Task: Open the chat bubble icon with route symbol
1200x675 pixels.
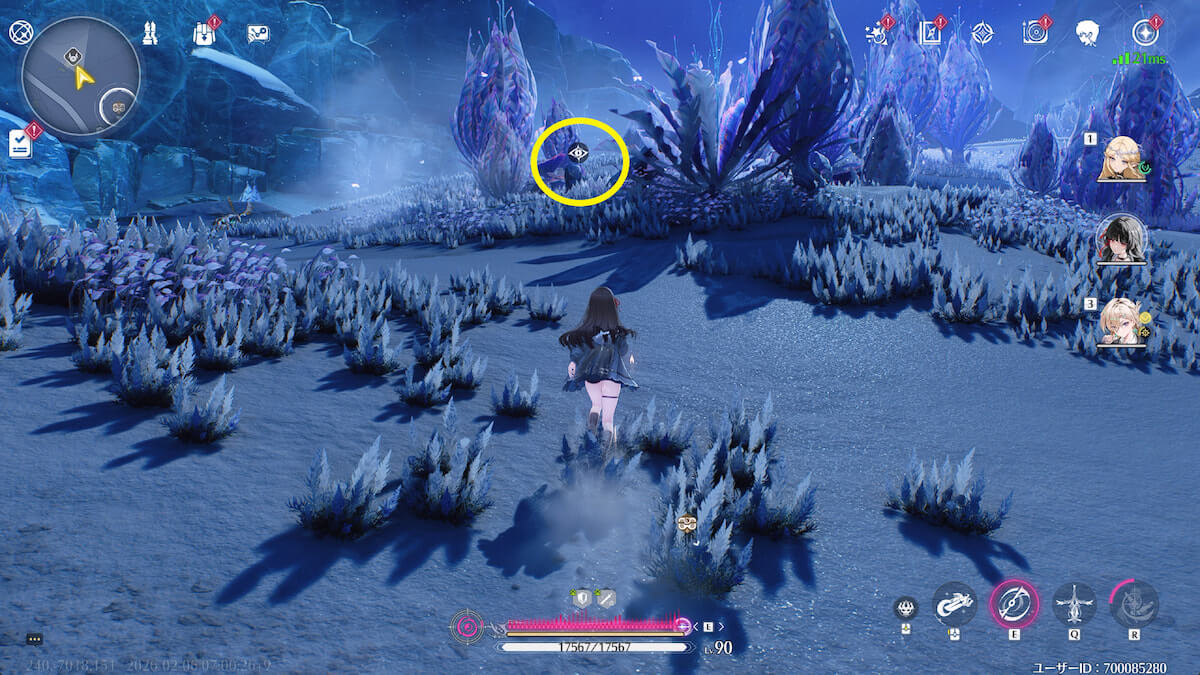Action: coord(258,34)
